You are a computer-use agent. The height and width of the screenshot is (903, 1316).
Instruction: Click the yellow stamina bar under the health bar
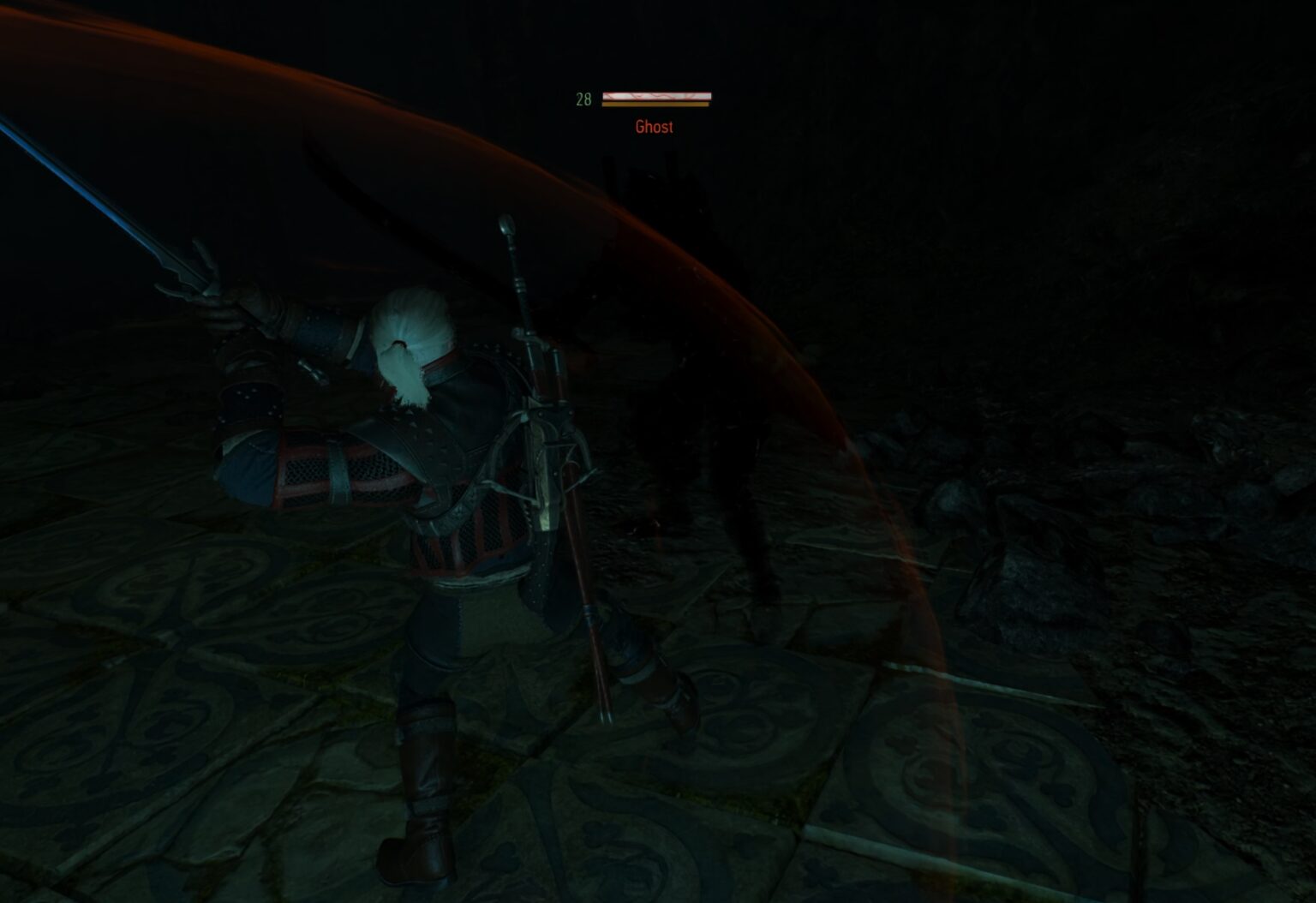(656, 105)
